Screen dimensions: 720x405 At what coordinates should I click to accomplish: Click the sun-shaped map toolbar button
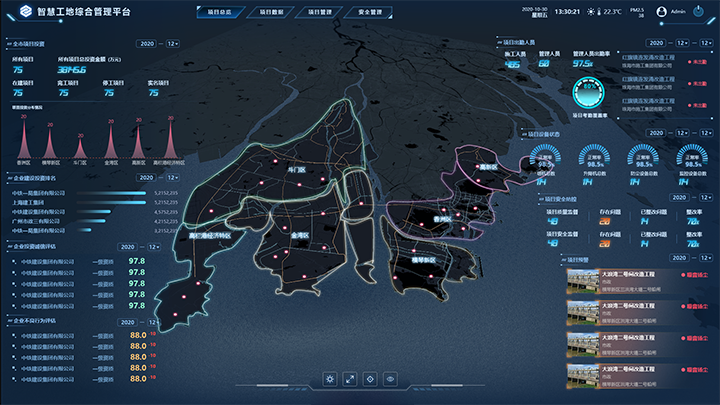[330, 379]
